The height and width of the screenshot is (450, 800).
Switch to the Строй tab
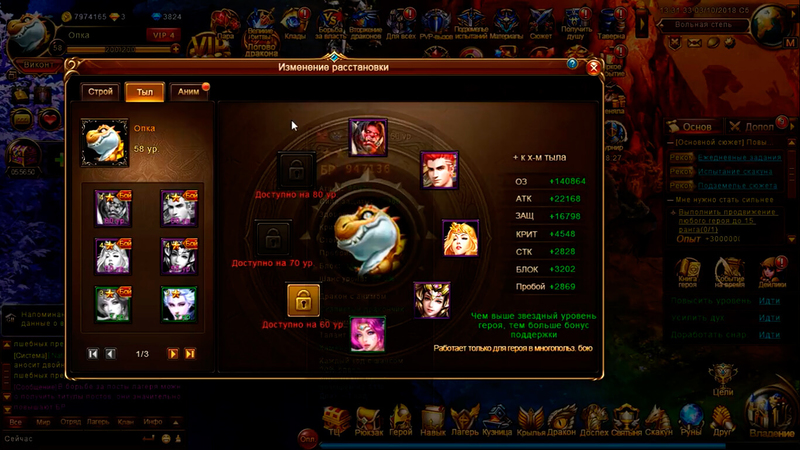click(101, 91)
